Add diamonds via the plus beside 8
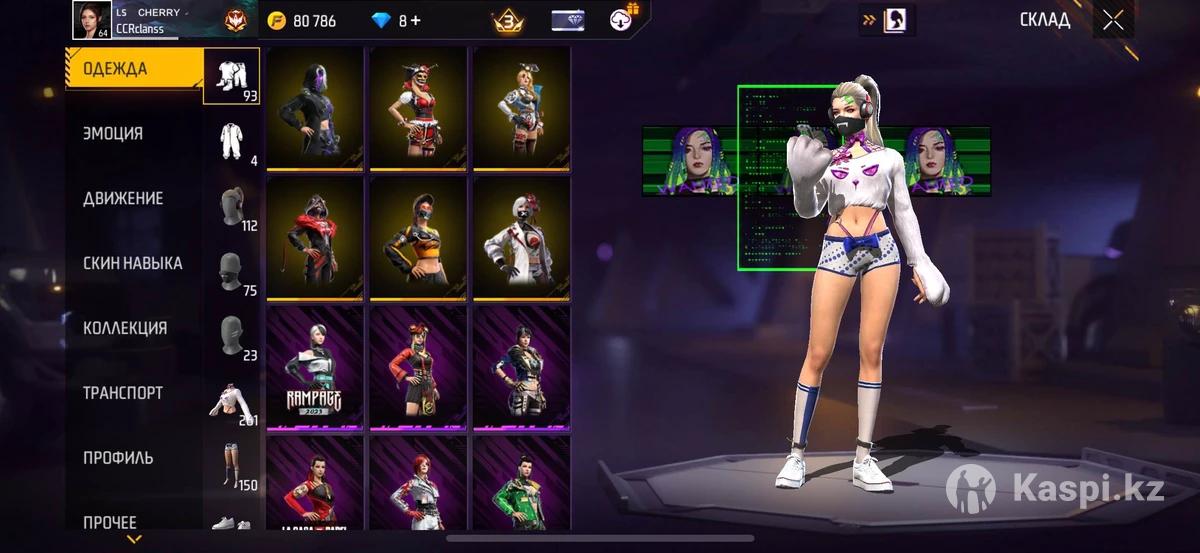Image resolution: width=1200 pixels, height=553 pixels. pos(415,21)
